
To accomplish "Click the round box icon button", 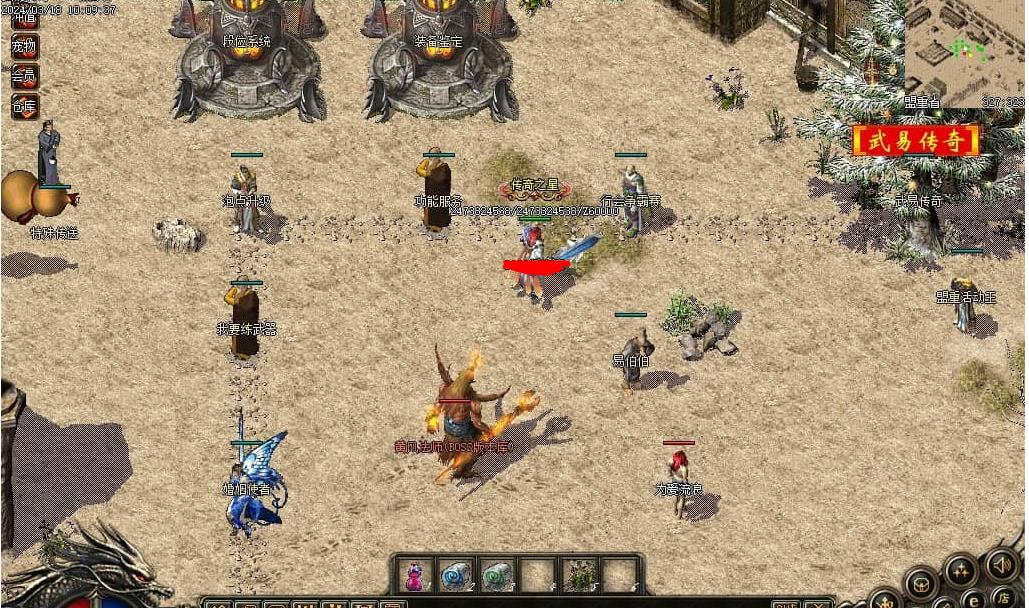I will point(921,584).
